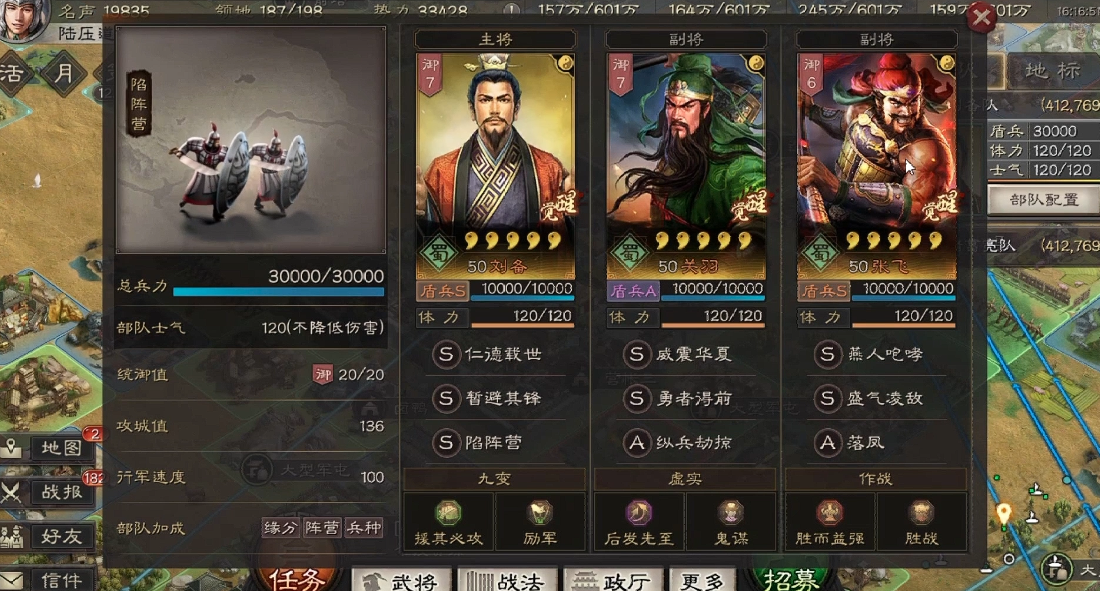Open the 胜而益强 art-of-war skill
Image resolution: width=1100 pixels, height=591 pixels.
[830, 521]
